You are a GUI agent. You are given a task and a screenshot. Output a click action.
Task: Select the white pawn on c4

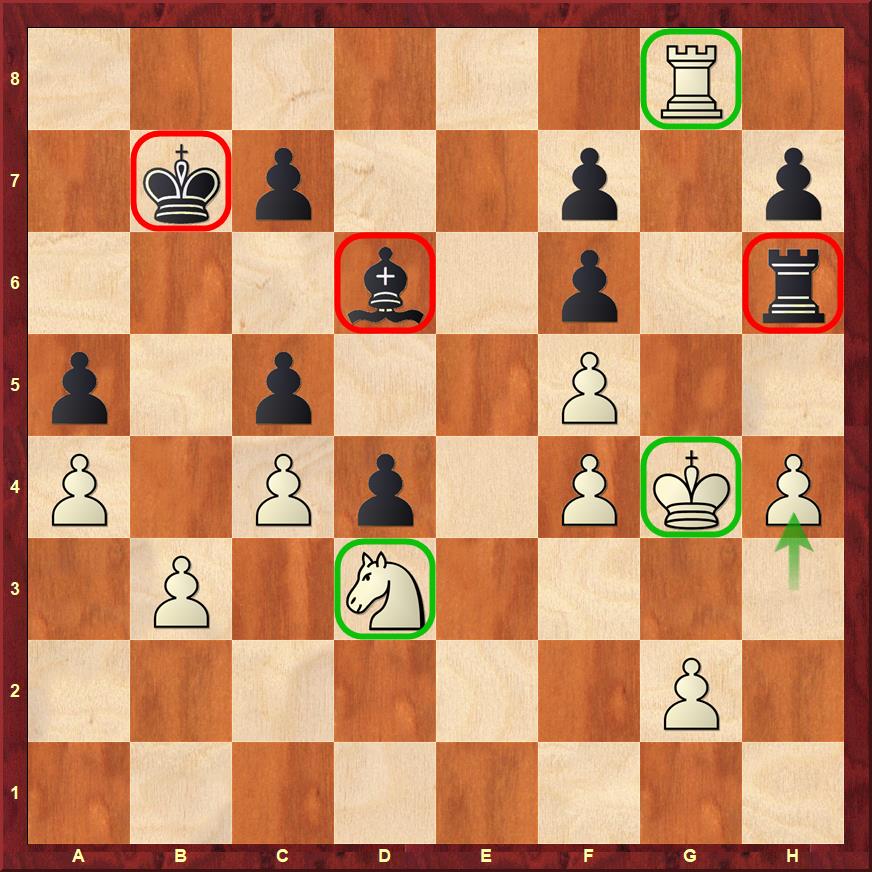click(283, 487)
